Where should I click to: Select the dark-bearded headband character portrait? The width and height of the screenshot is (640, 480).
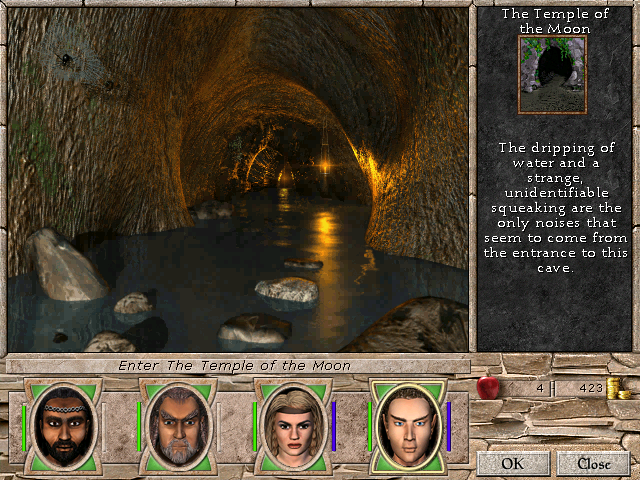point(62,426)
